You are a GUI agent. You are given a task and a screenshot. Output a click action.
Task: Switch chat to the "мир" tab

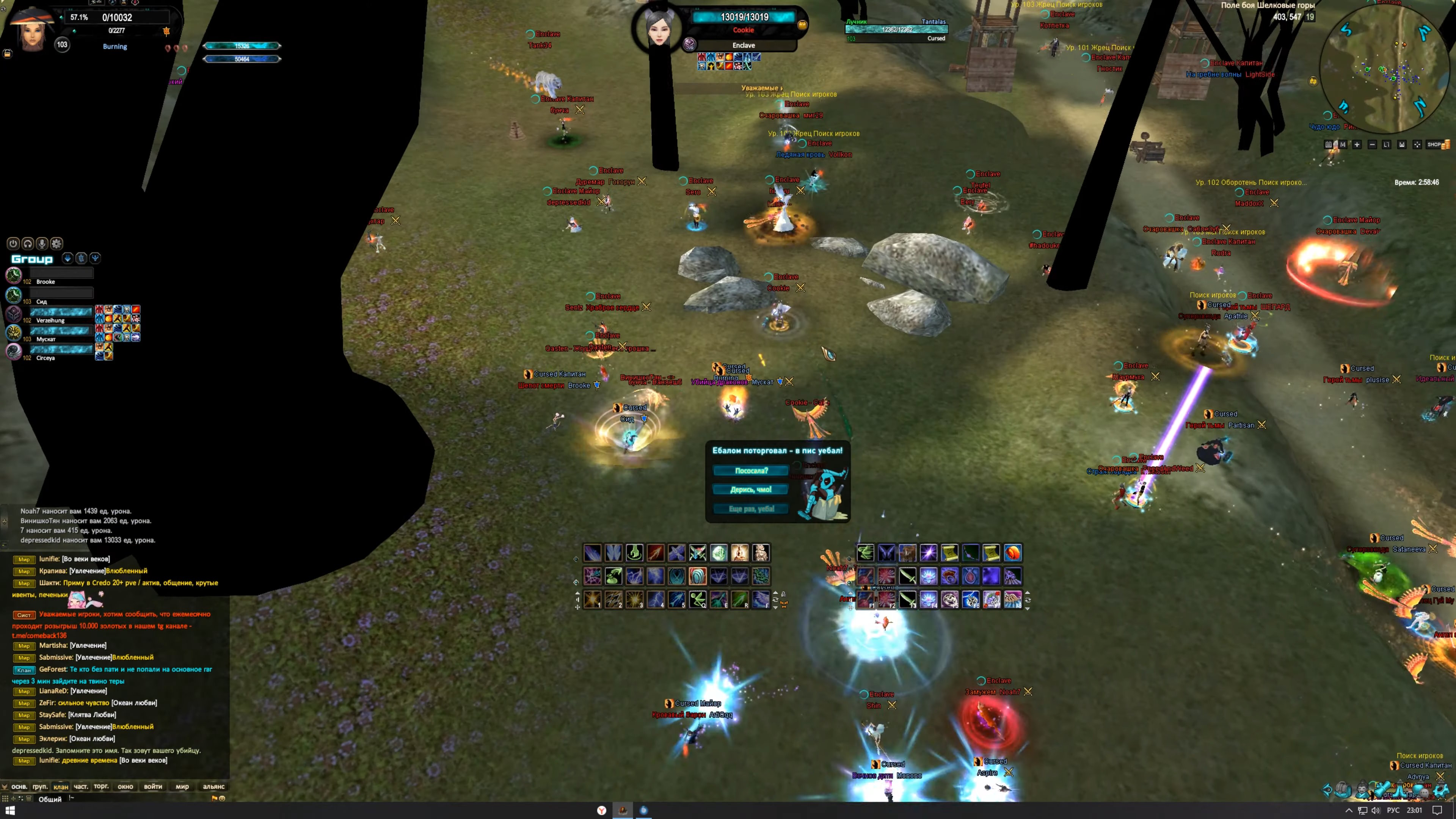pos(182,786)
